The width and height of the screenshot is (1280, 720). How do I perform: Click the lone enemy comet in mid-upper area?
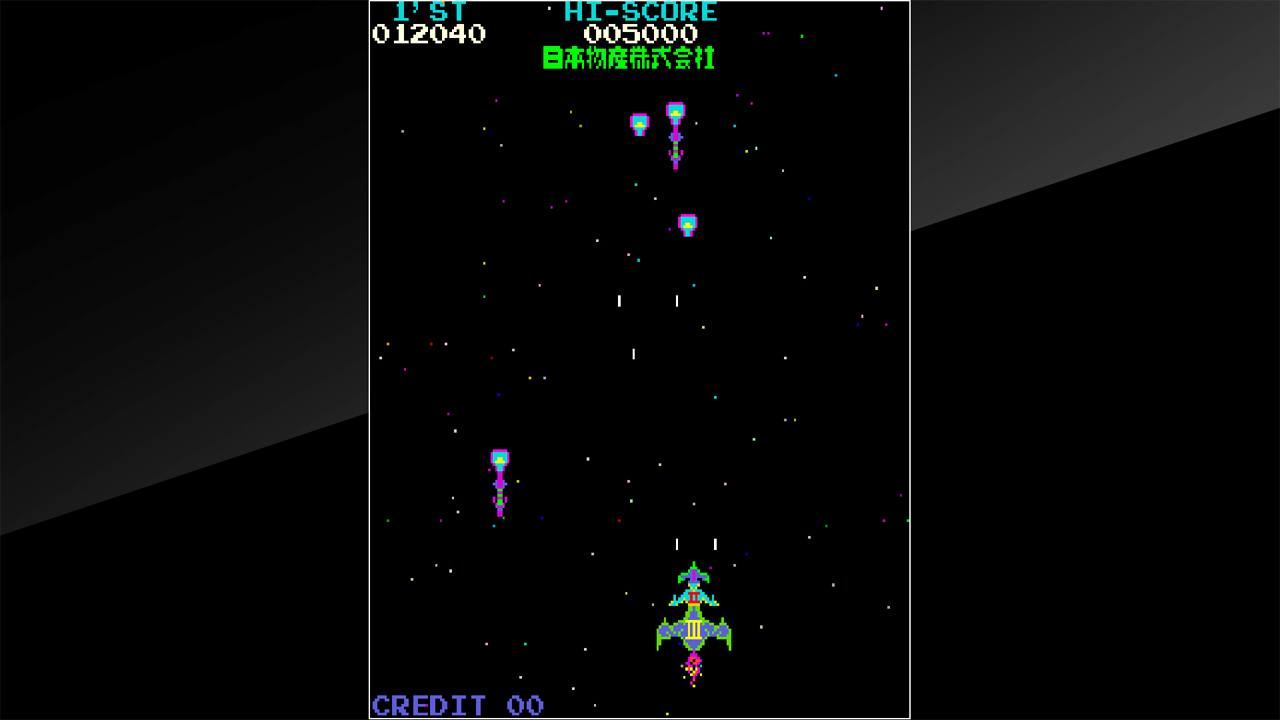click(x=687, y=222)
